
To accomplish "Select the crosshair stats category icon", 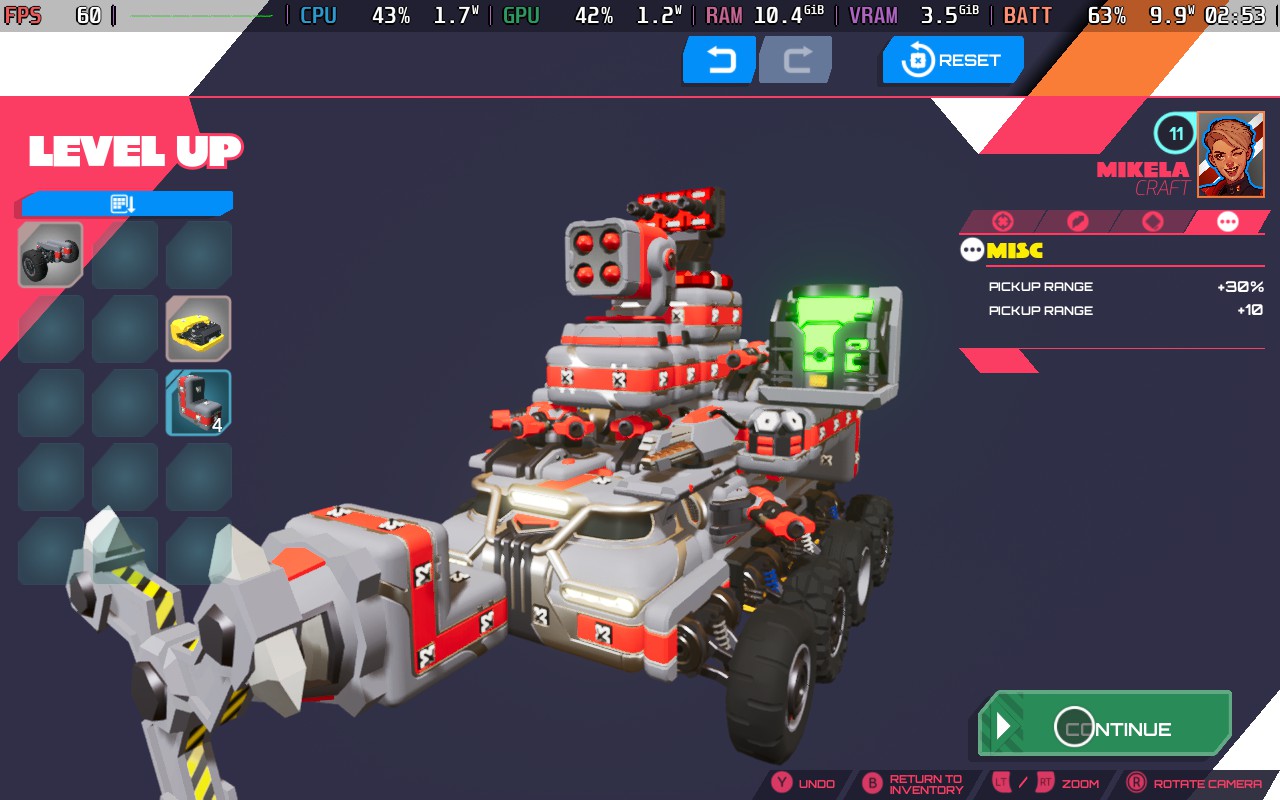I will [x=1002, y=222].
